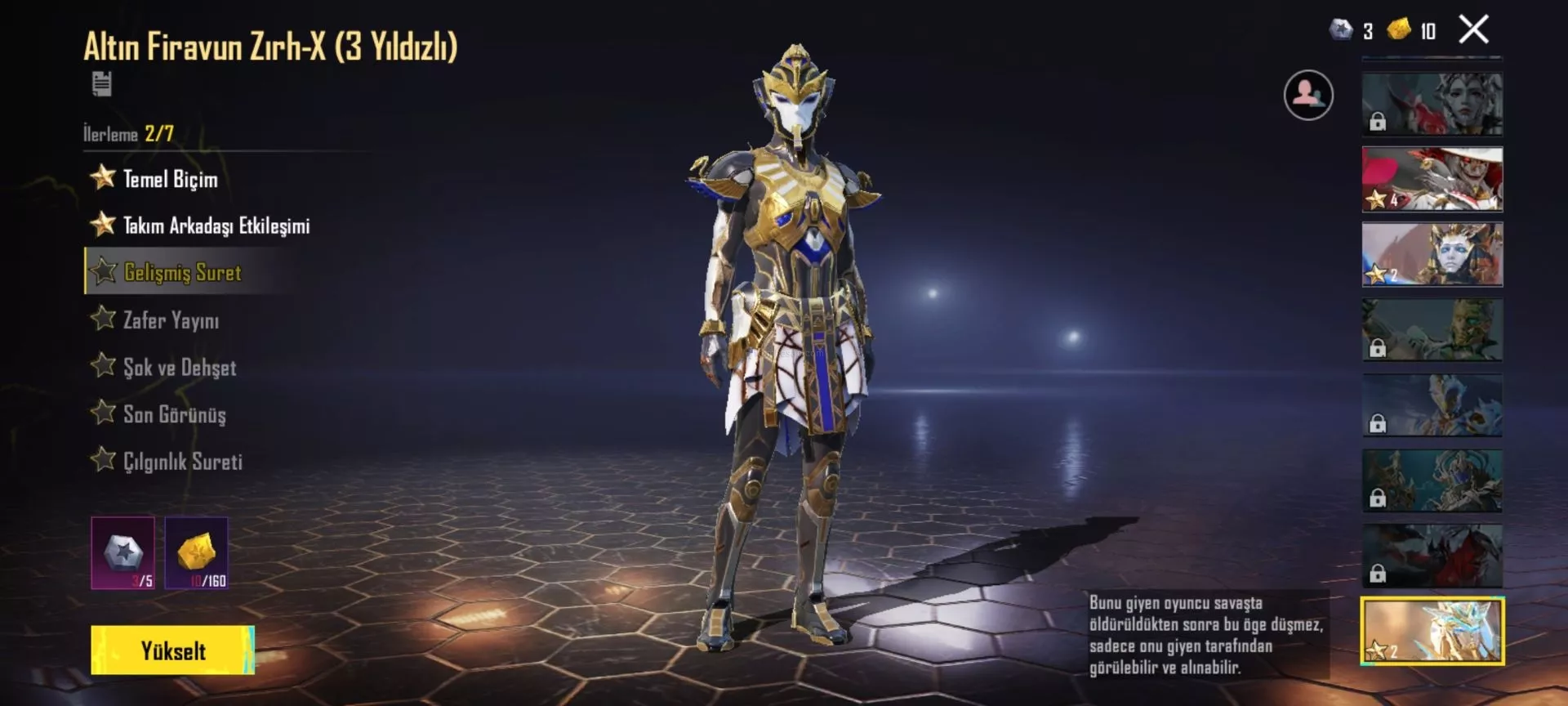Tap the gold nugget material slot
The width and height of the screenshot is (1568, 706).
[197, 553]
